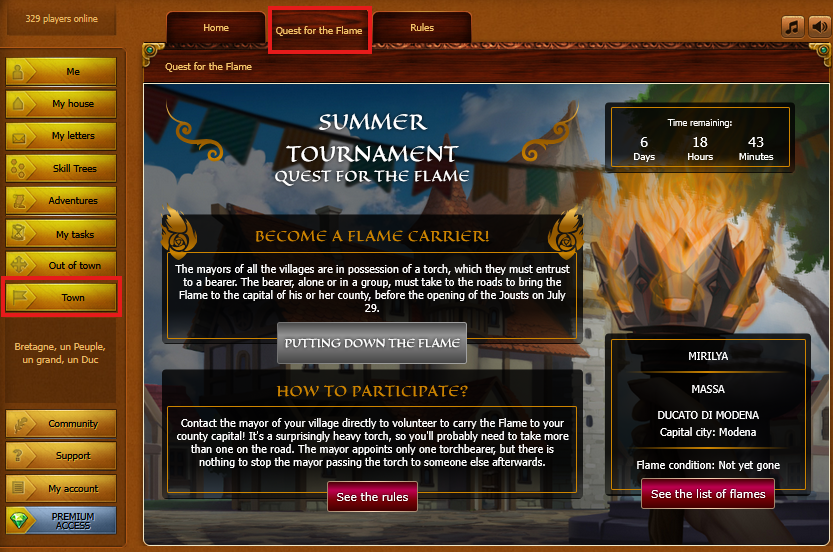Image resolution: width=833 pixels, height=552 pixels.
Task: Show the Skill Trees page
Action: pos(62,169)
